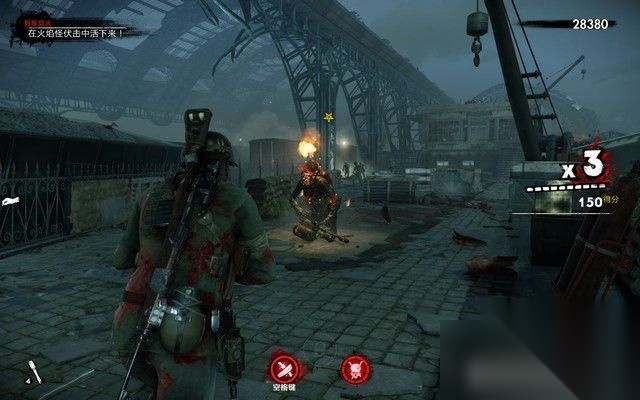Select the grenade icon with count 4
Screen dimensions: 640x400
35,373
